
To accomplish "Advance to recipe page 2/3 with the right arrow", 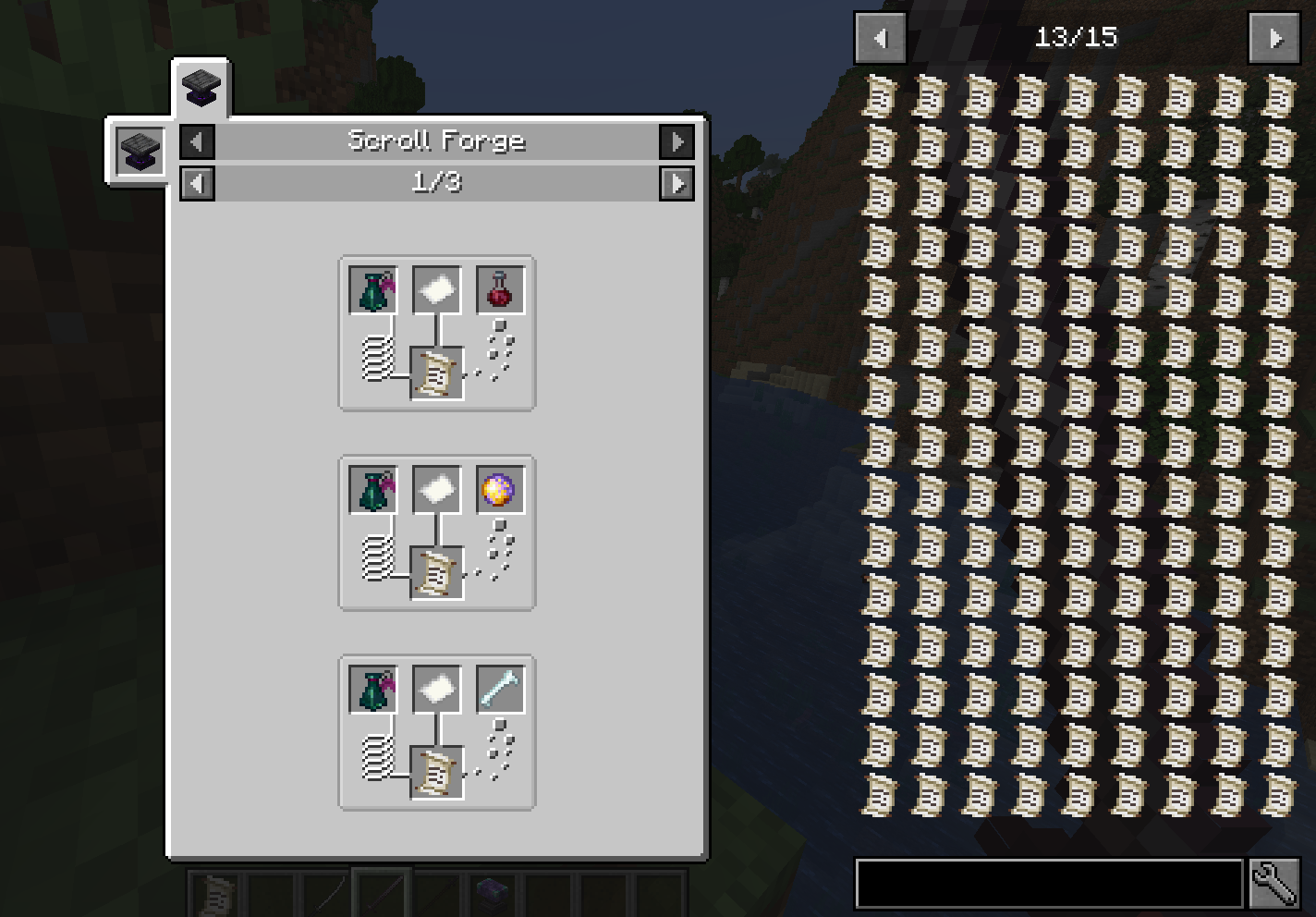I will click(677, 183).
